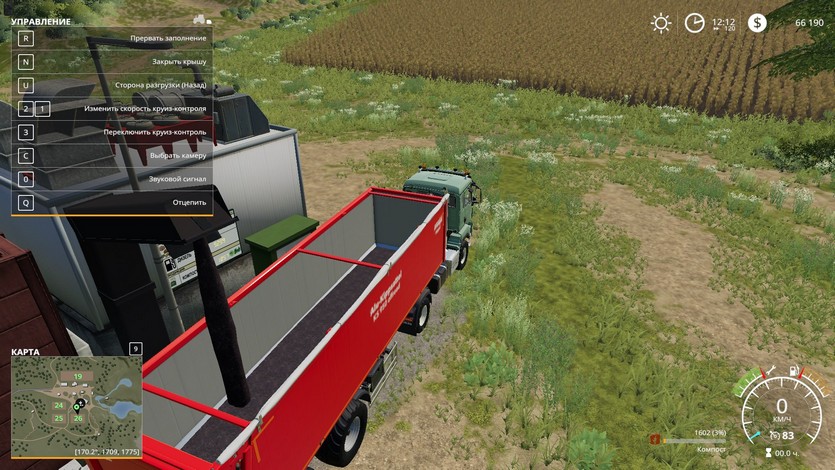The height and width of the screenshot is (470, 835).
Task: Select field 25 marker on the minimap
Action: pos(58,418)
